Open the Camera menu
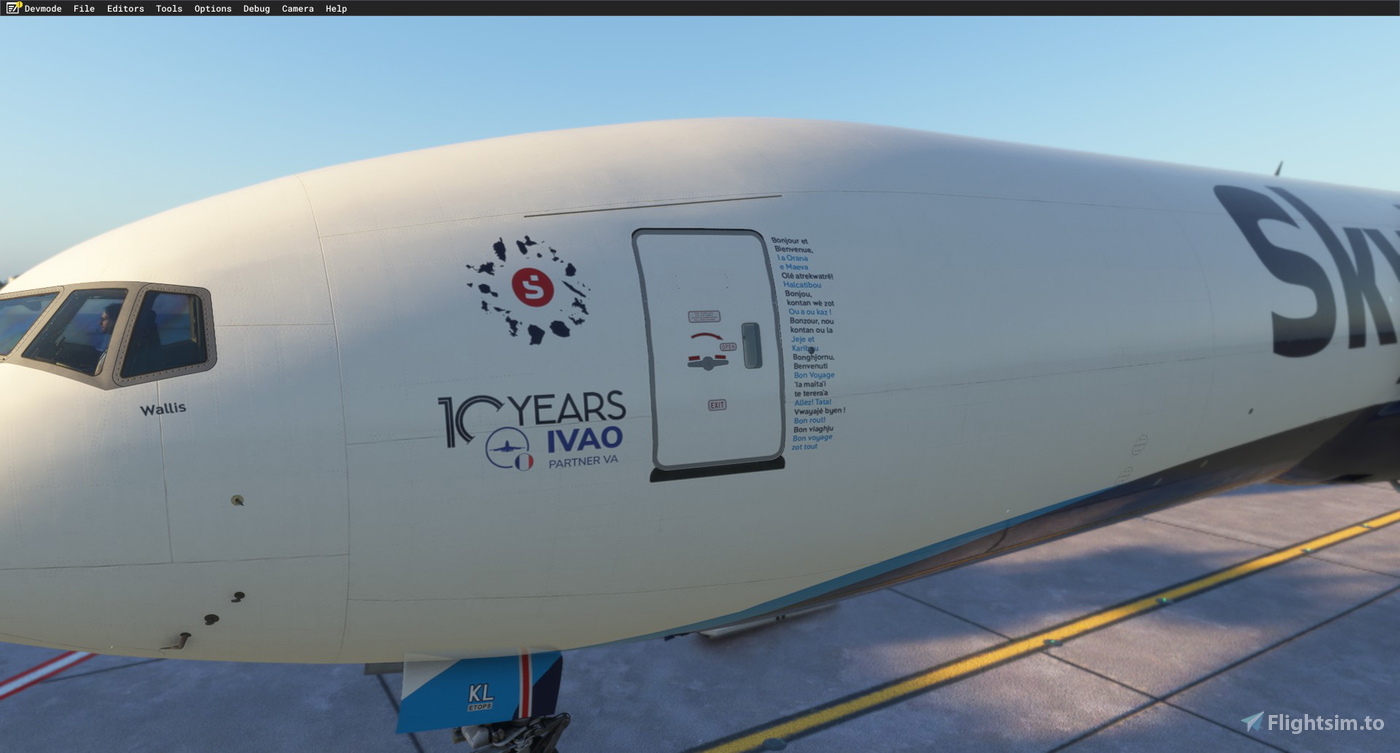Screen dimensions: 1400x753 click(x=297, y=8)
